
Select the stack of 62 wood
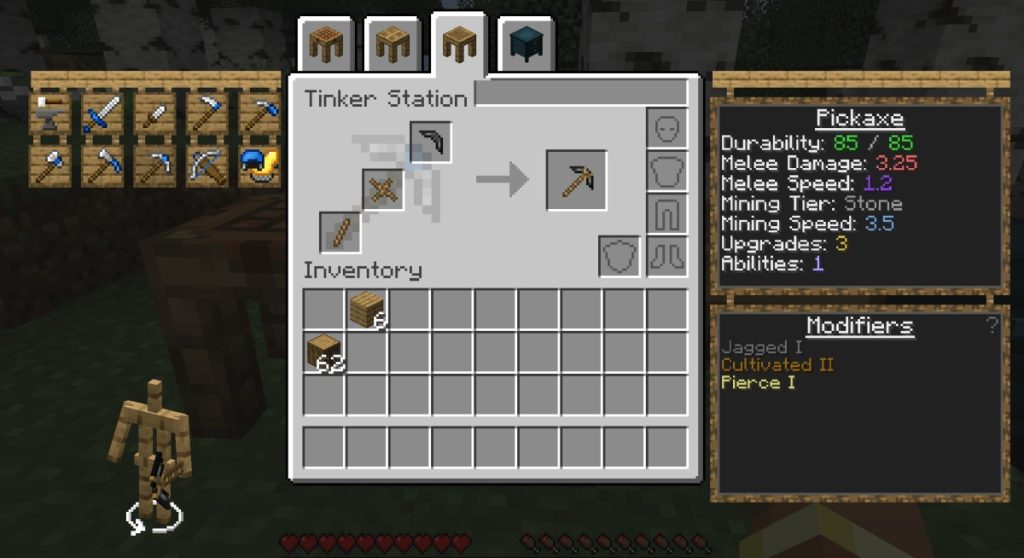coord(325,353)
